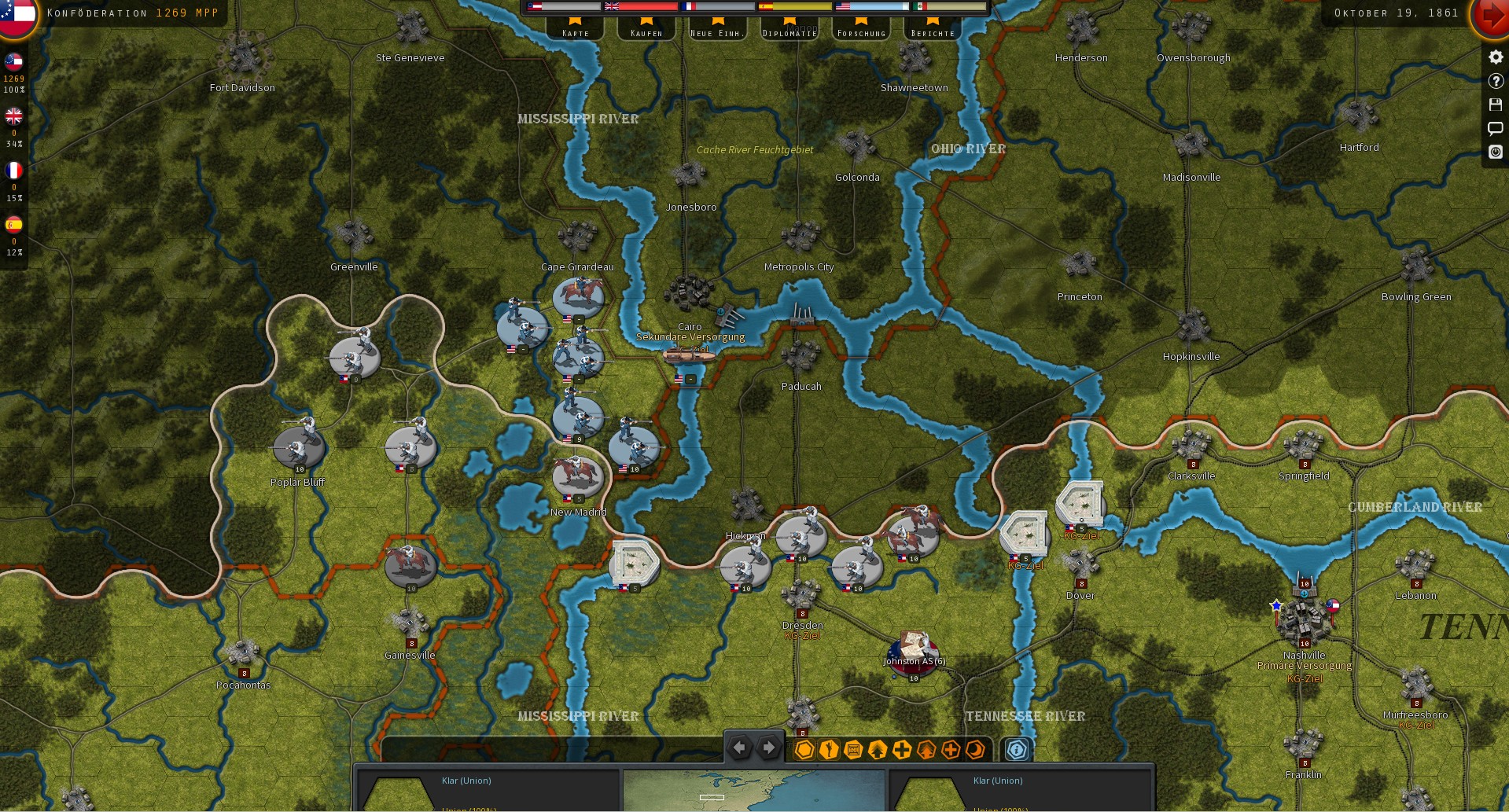This screenshot has width=1509, height=812.
Task: Open the settings gear on right sidebar
Action: pos(1495,56)
